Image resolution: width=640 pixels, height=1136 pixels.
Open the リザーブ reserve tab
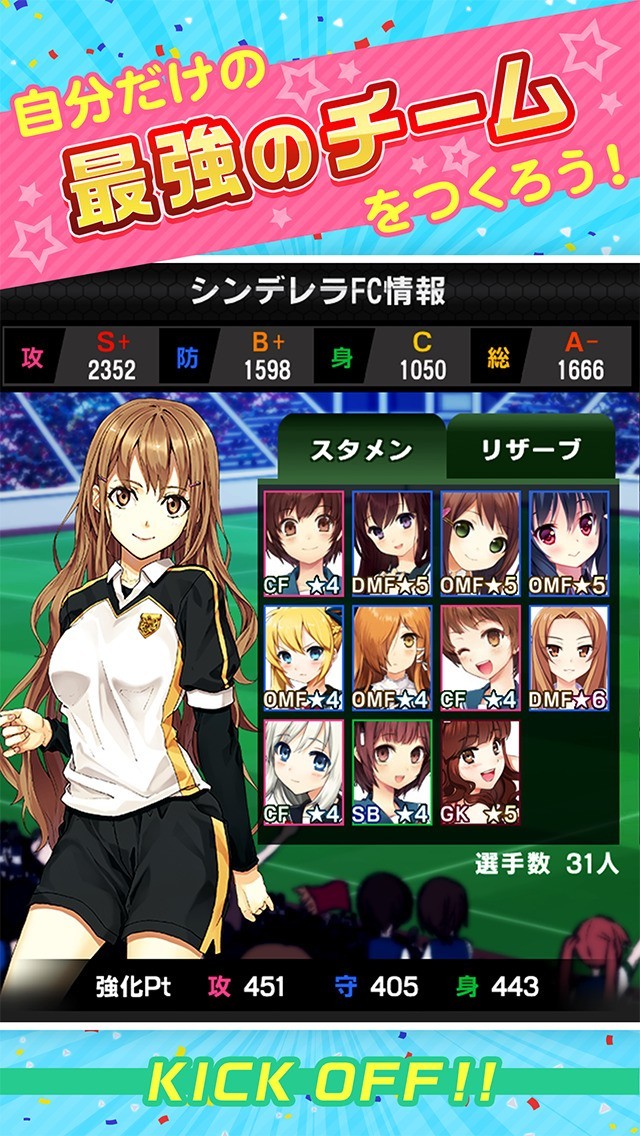530,450
